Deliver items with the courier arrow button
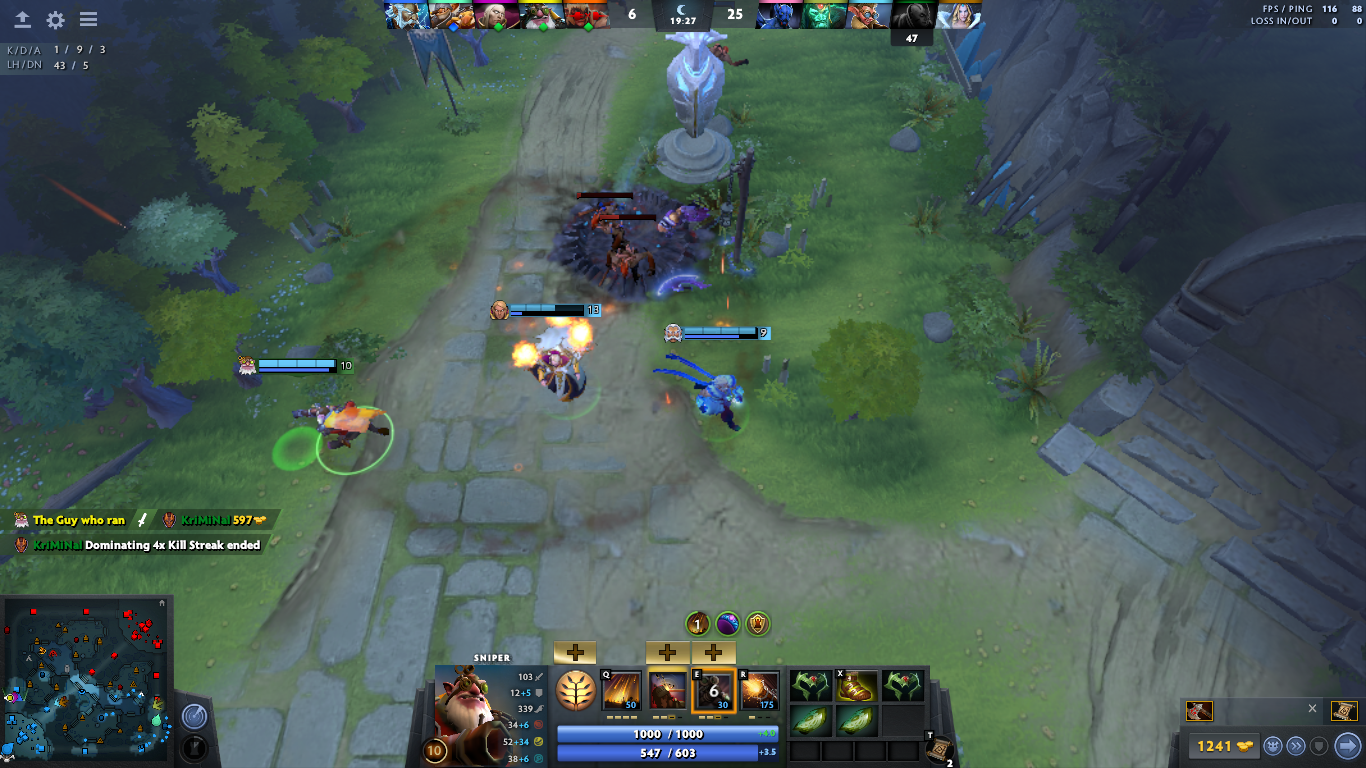1366x768 pixels. point(1347,745)
